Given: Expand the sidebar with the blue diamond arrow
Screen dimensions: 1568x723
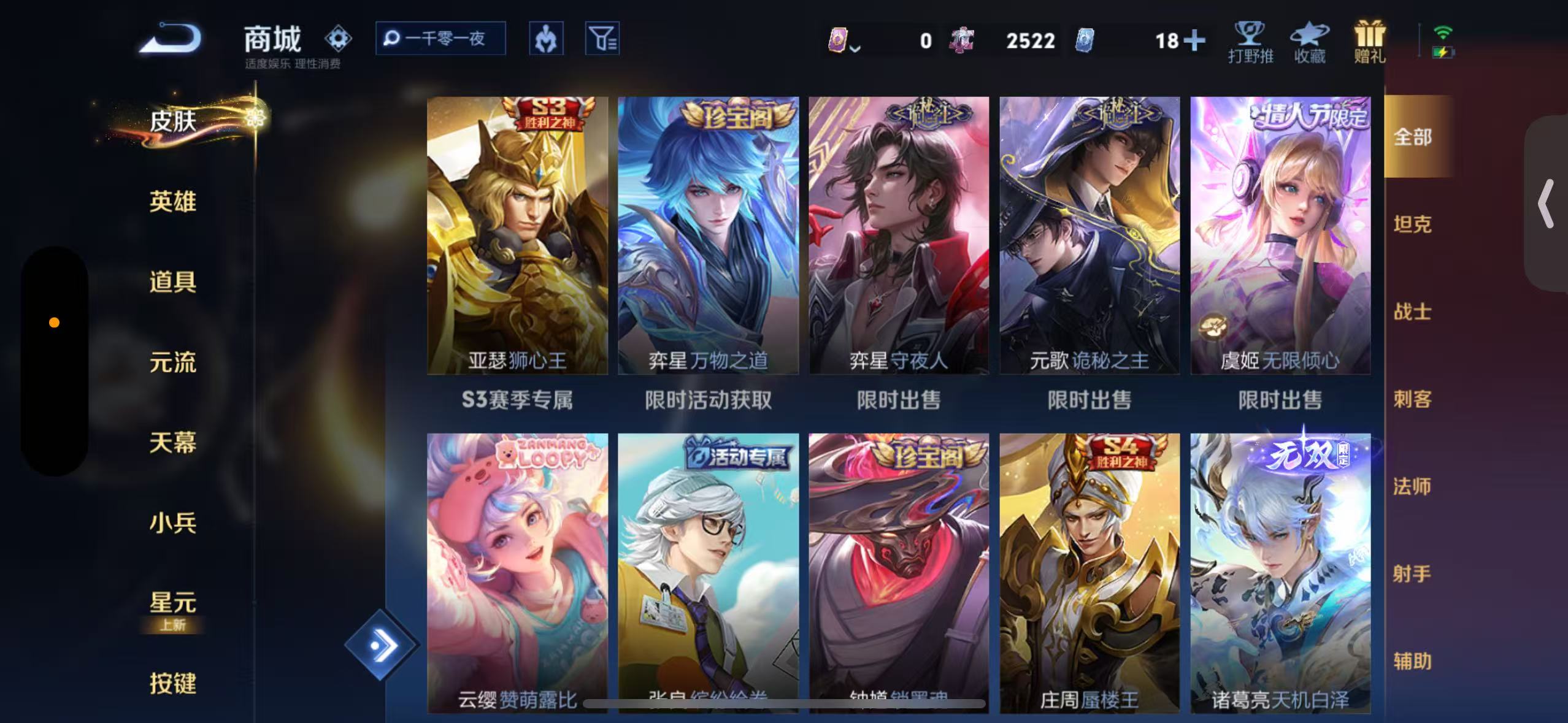Looking at the screenshot, I should coord(383,645).
